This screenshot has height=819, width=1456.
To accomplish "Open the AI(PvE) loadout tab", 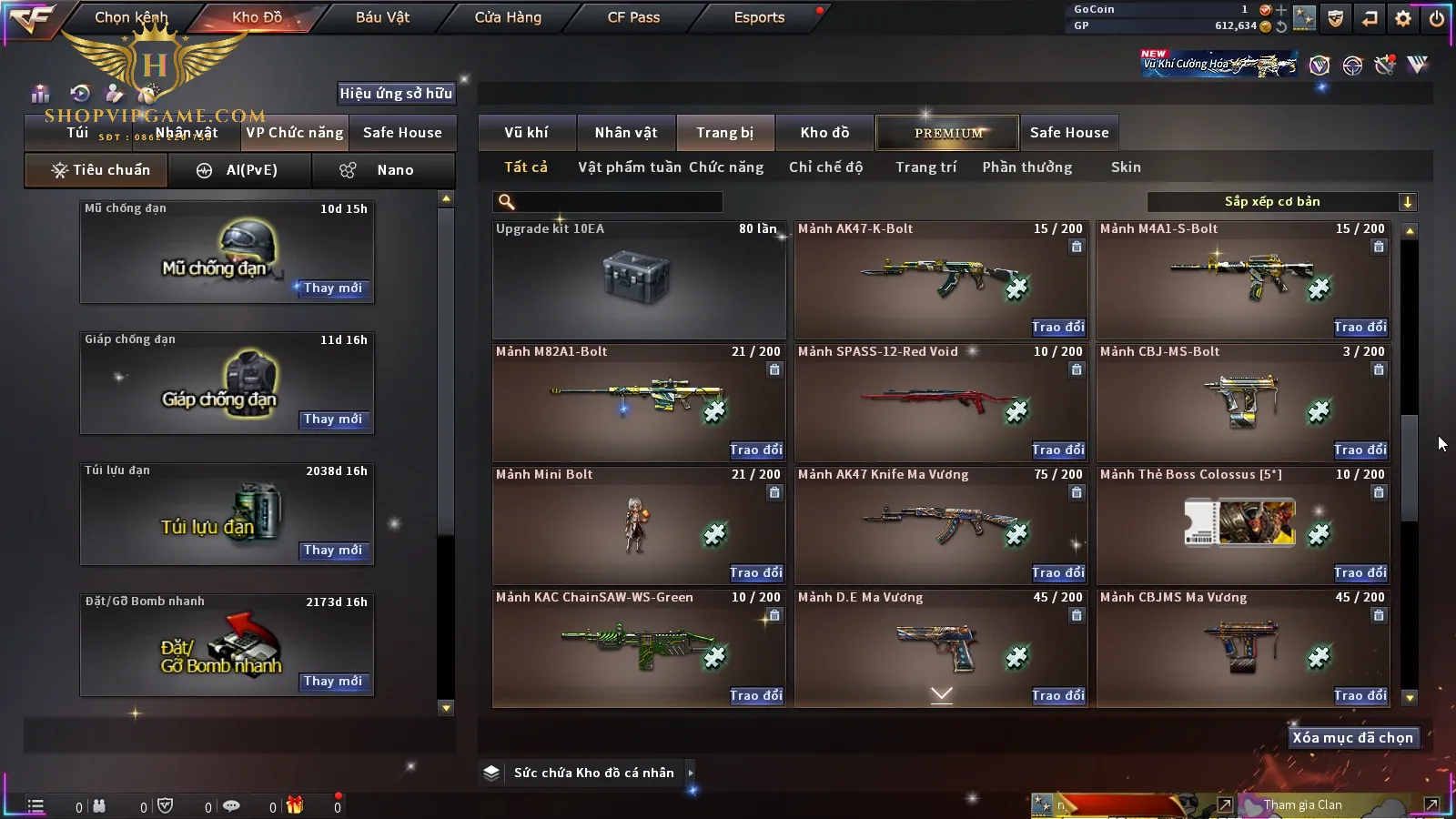I will tap(239, 170).
